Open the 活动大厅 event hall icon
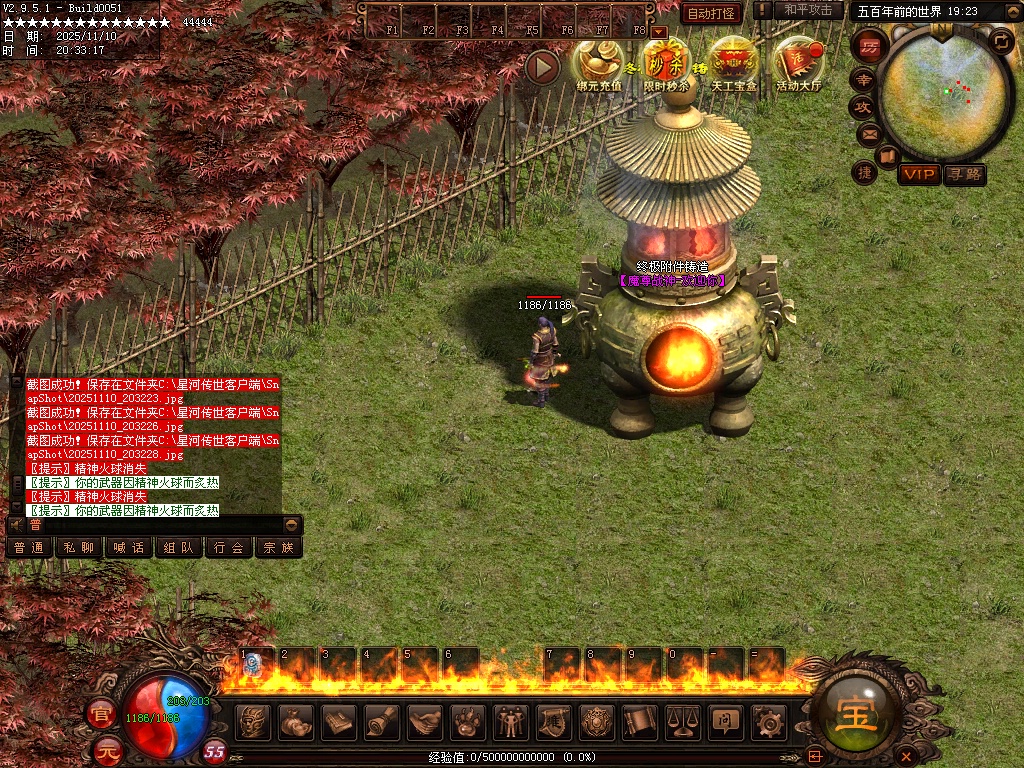Image resolution: width=1024 pixels, height=768 pixels. click(798, 64)
